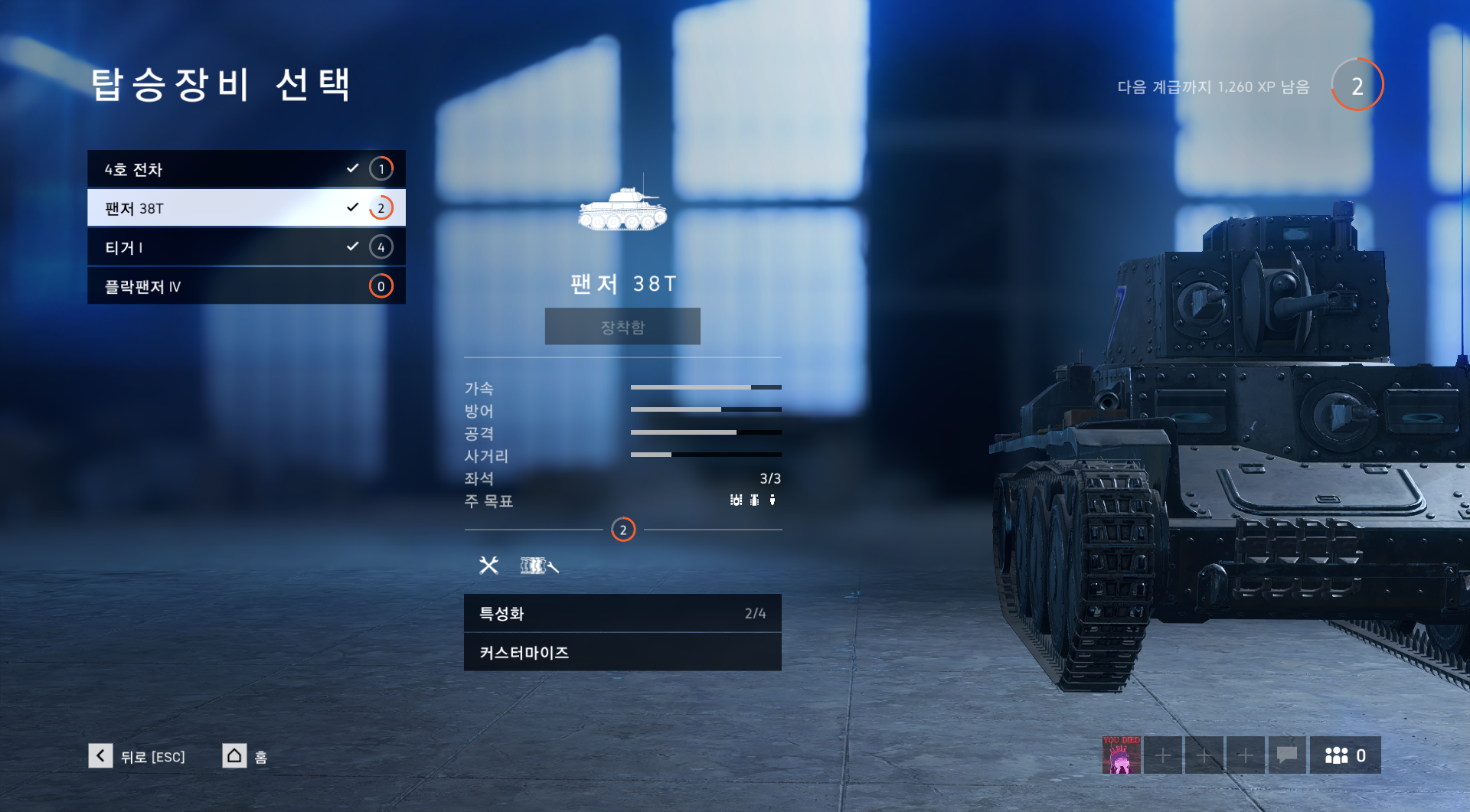Pick the 플락팬저 IV vehicle
This screenshot has width=1470, height=812.
coord(246,286)
